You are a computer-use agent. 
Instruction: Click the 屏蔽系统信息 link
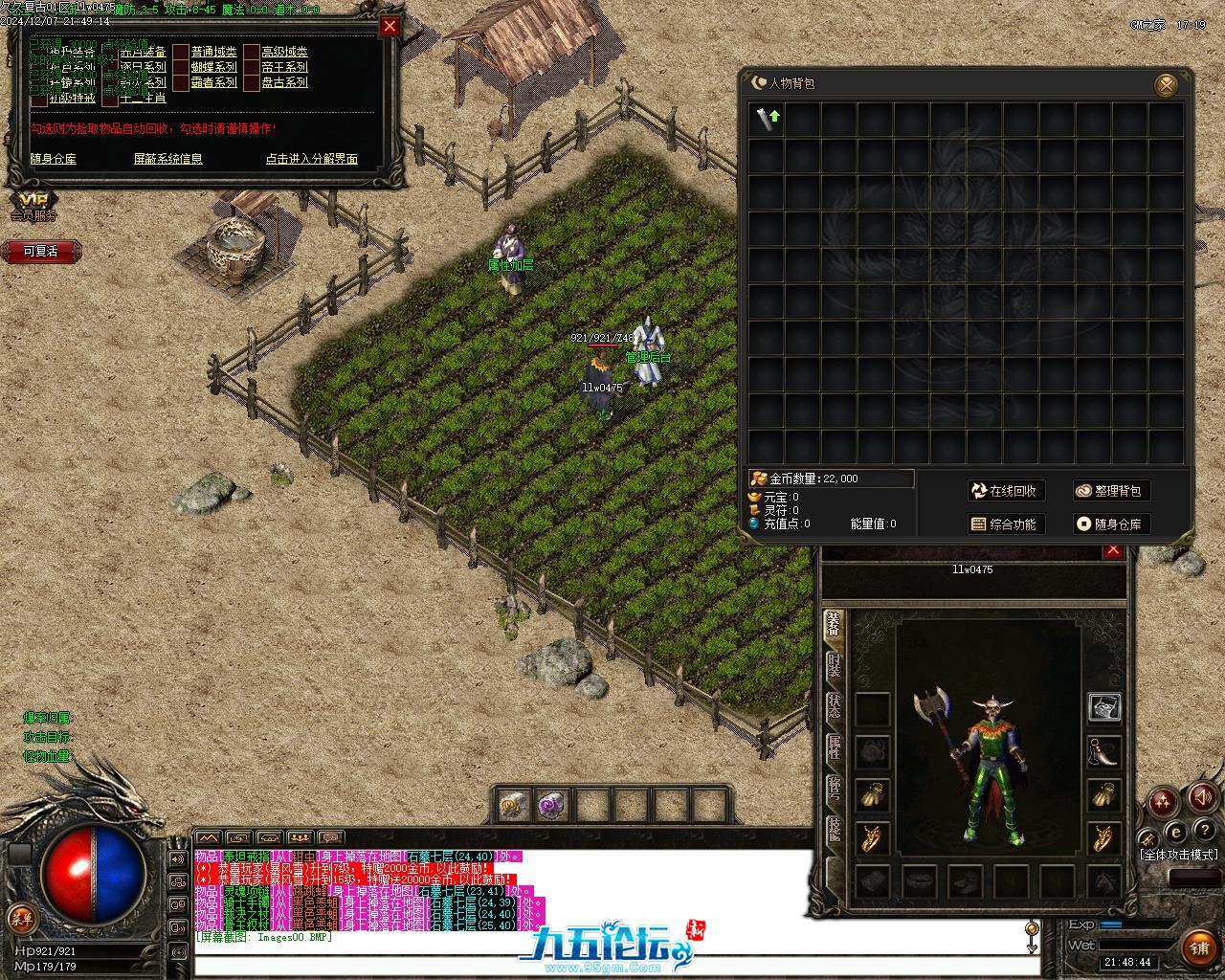(x=167, y=159)
